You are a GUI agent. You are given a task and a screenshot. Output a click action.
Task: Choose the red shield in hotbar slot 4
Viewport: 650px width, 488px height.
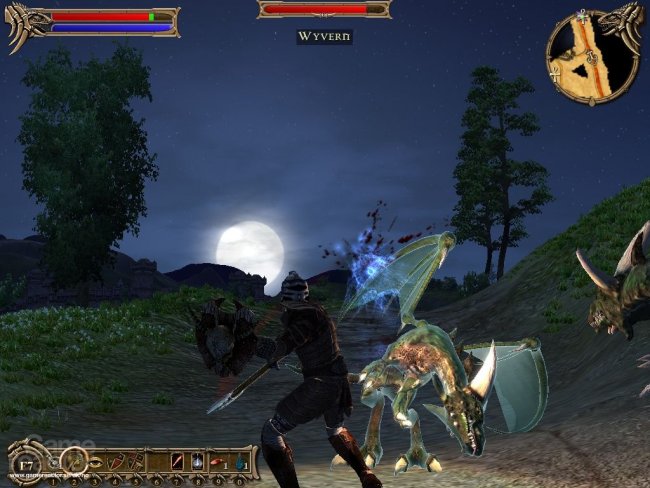point(115,462)
